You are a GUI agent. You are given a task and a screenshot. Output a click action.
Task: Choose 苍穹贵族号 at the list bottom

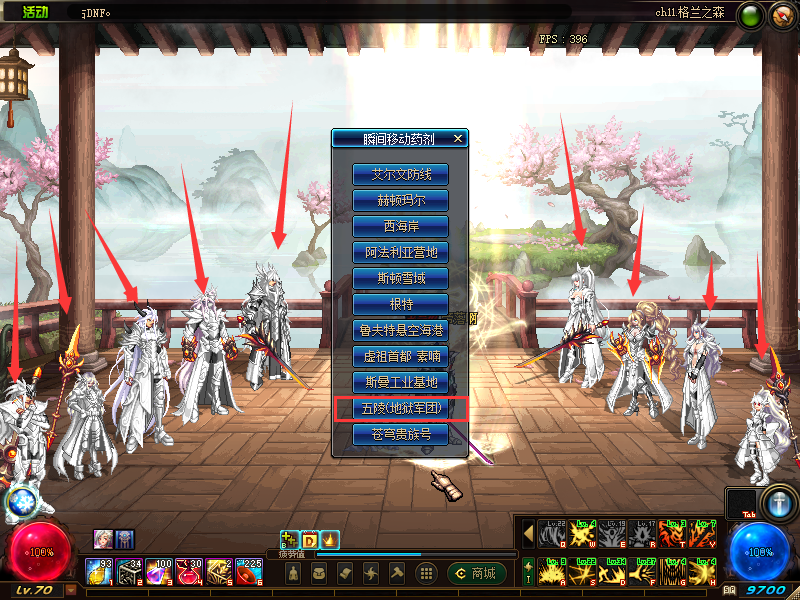tap(400, 434)
